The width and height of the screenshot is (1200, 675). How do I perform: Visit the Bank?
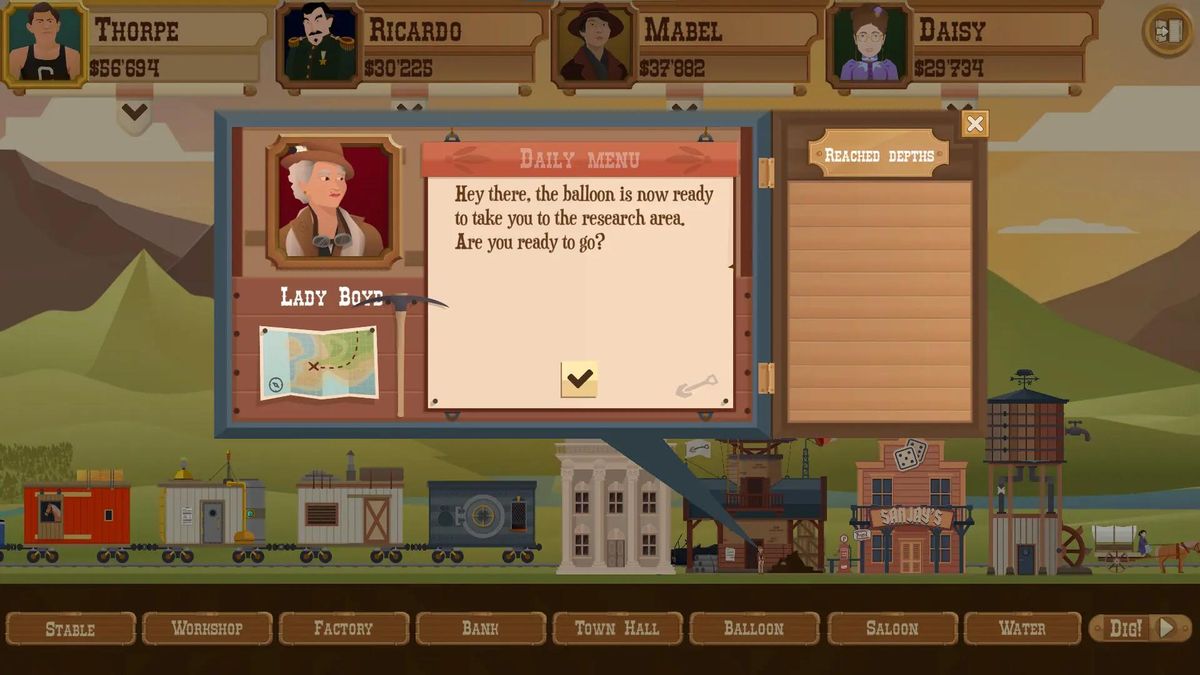[480, 629]
